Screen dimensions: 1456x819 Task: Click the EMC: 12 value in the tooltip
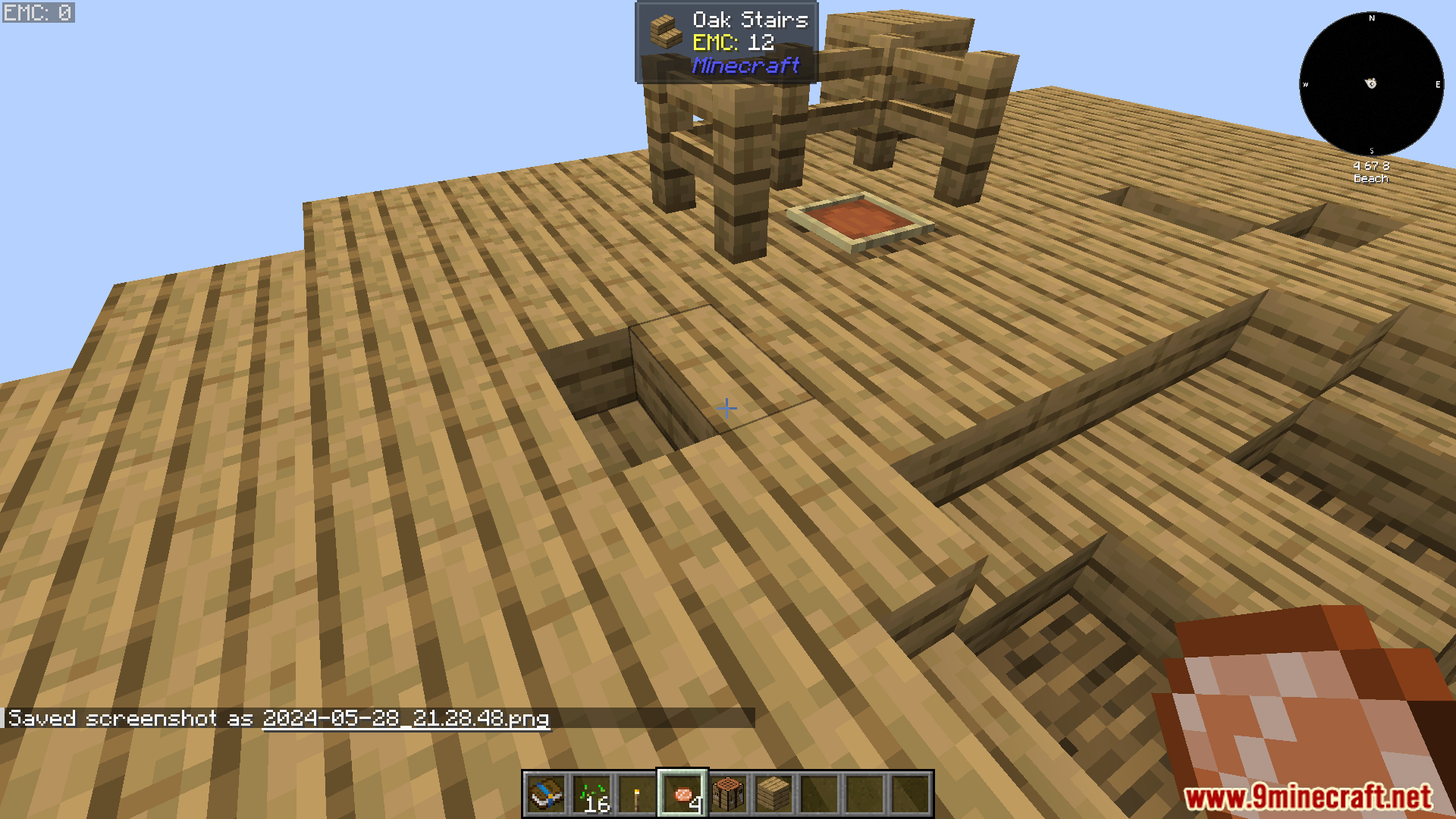(x=740, y=43)
